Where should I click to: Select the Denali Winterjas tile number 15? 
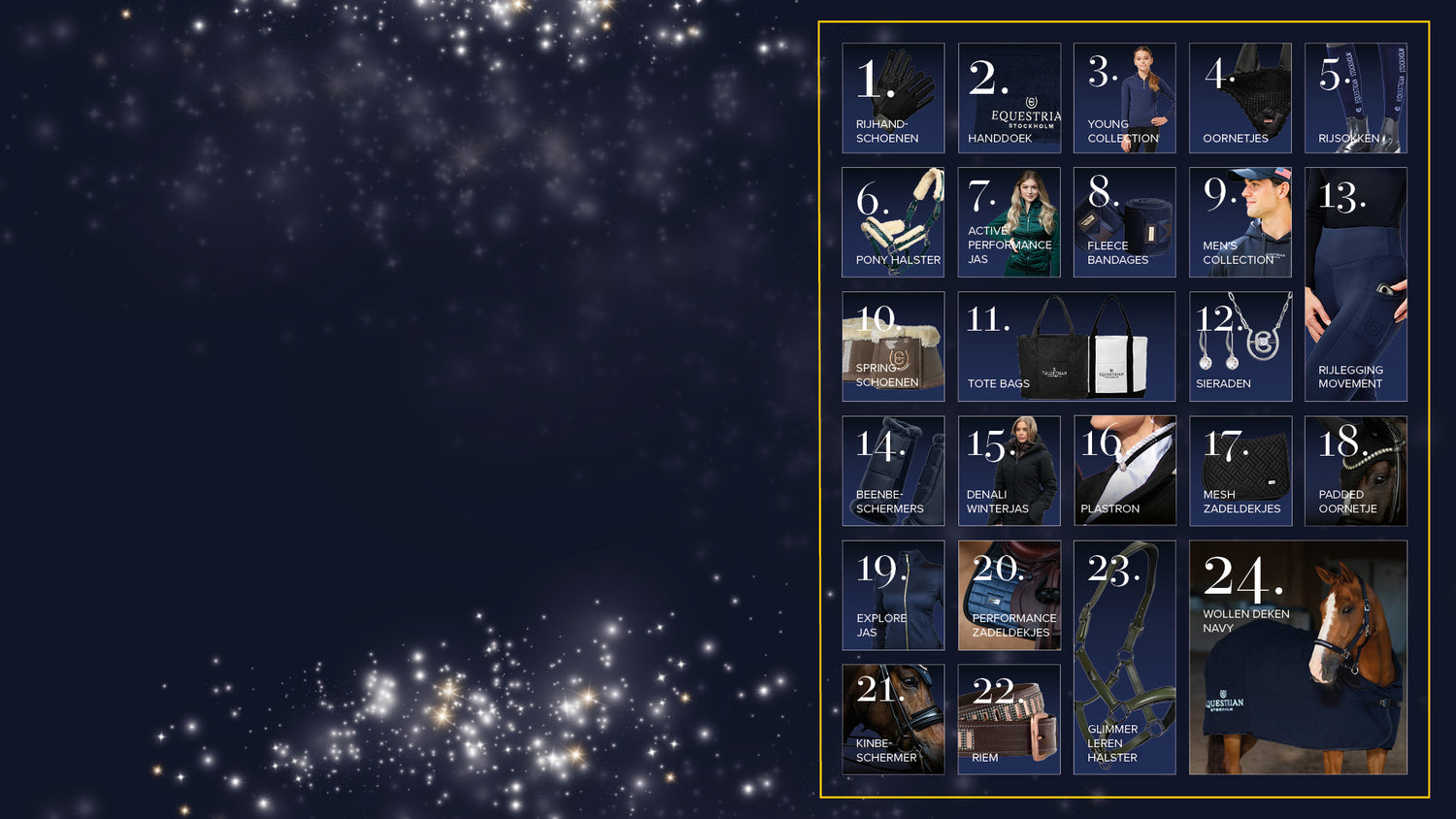(x=1009, y=471)
